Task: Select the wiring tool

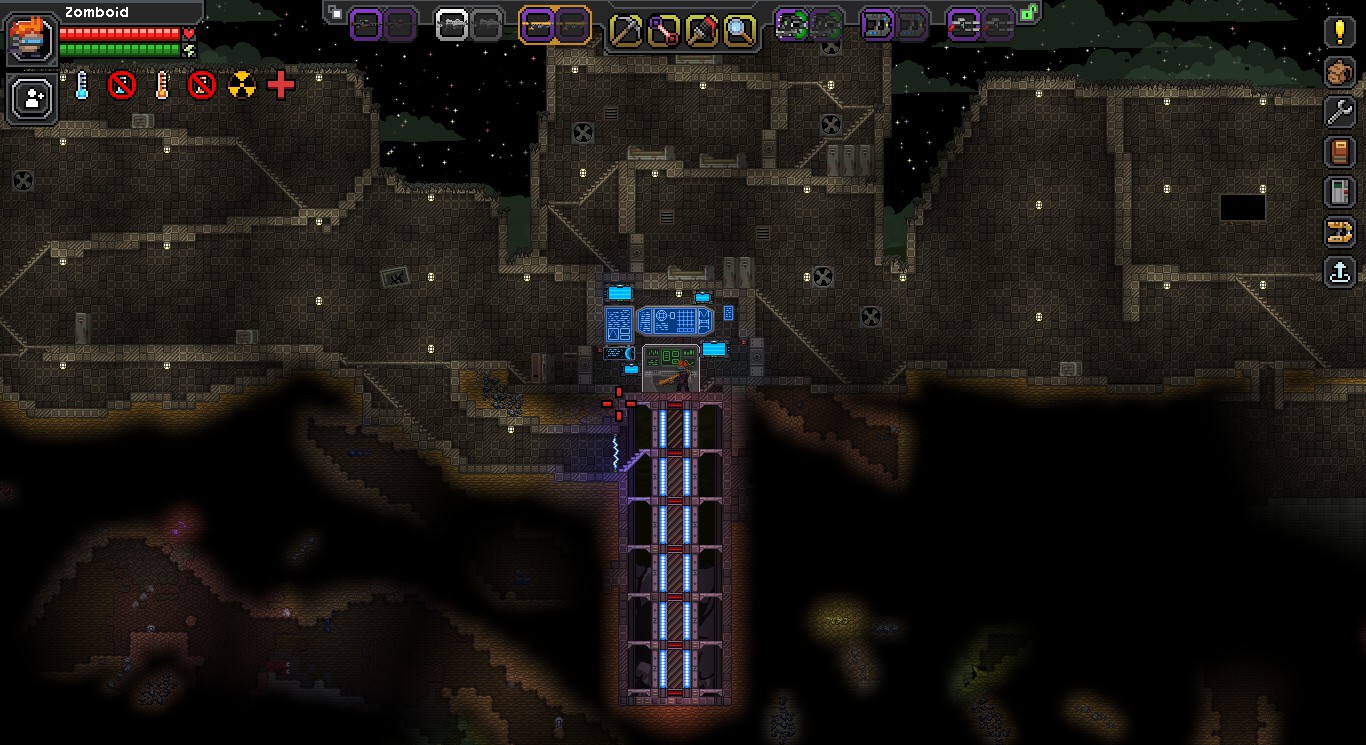Action: point(664,30)
